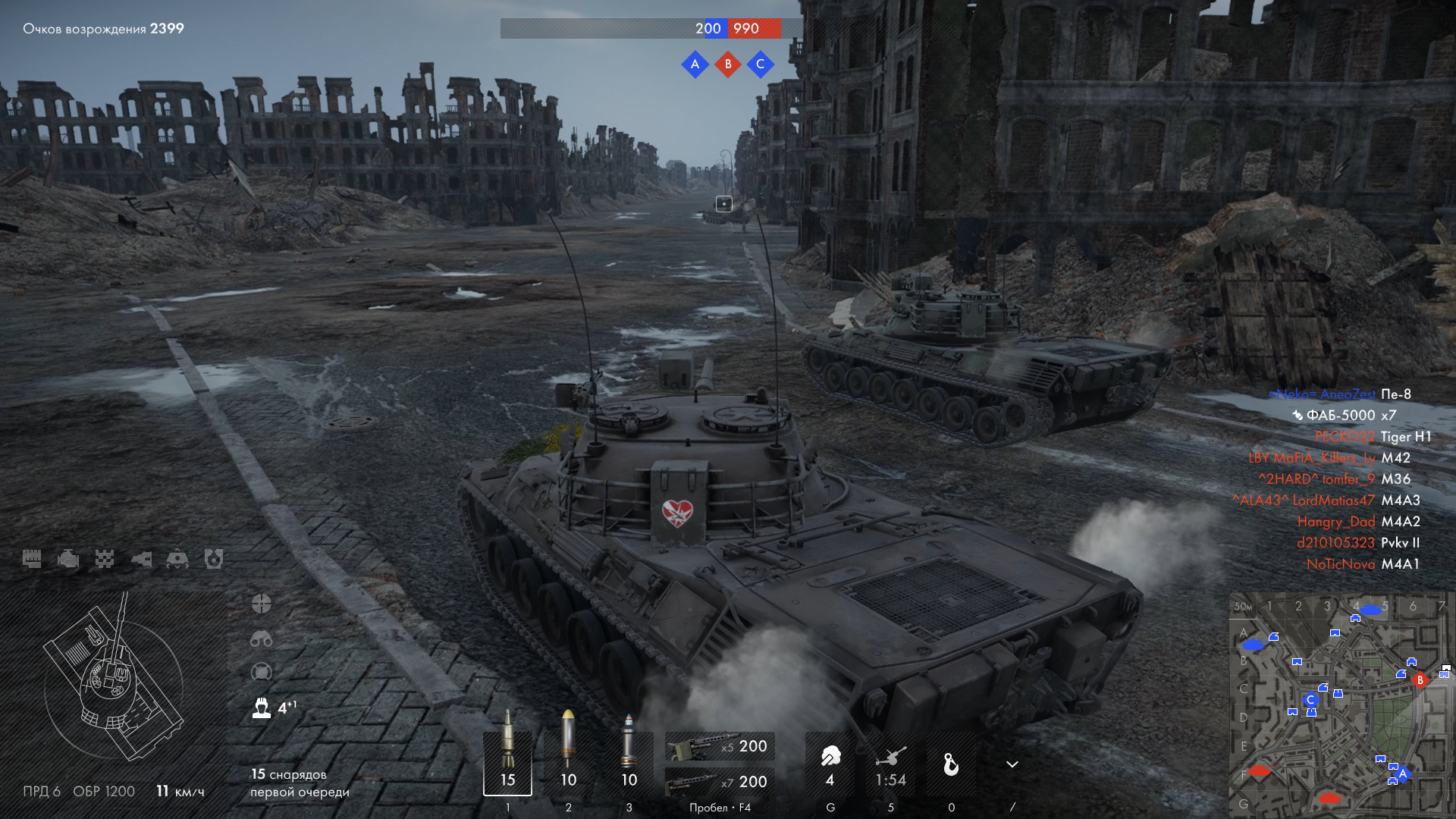Select the x7 machine gun slot
The height and width of the screenshot is (819, 1456).
(x=719, y=781)
